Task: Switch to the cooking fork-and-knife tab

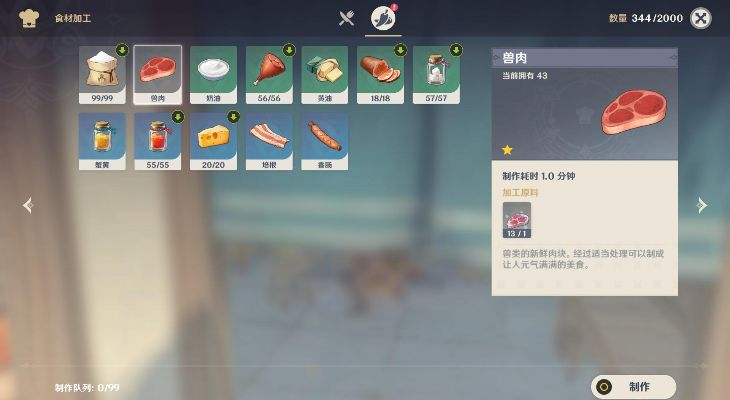Action: pyautogui.click(x=347, y=18)
